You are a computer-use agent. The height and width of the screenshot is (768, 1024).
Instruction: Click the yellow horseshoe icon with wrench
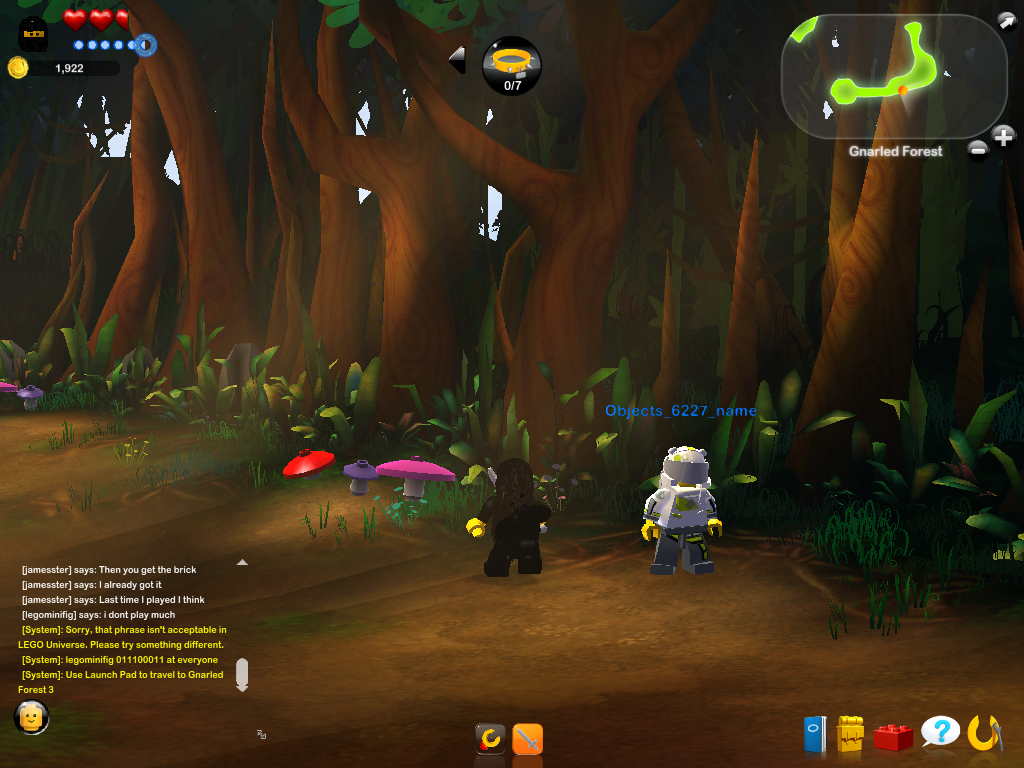point(985,733)
